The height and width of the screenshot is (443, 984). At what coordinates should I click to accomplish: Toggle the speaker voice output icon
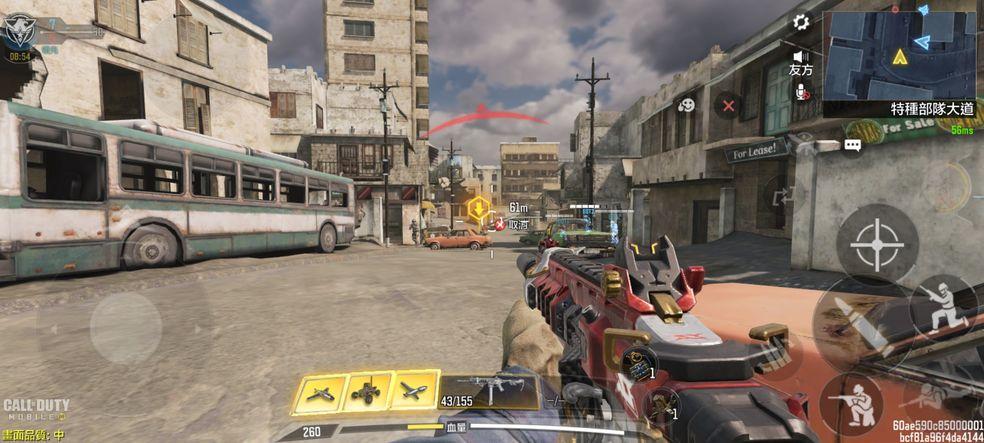click(x=800, y=56)
